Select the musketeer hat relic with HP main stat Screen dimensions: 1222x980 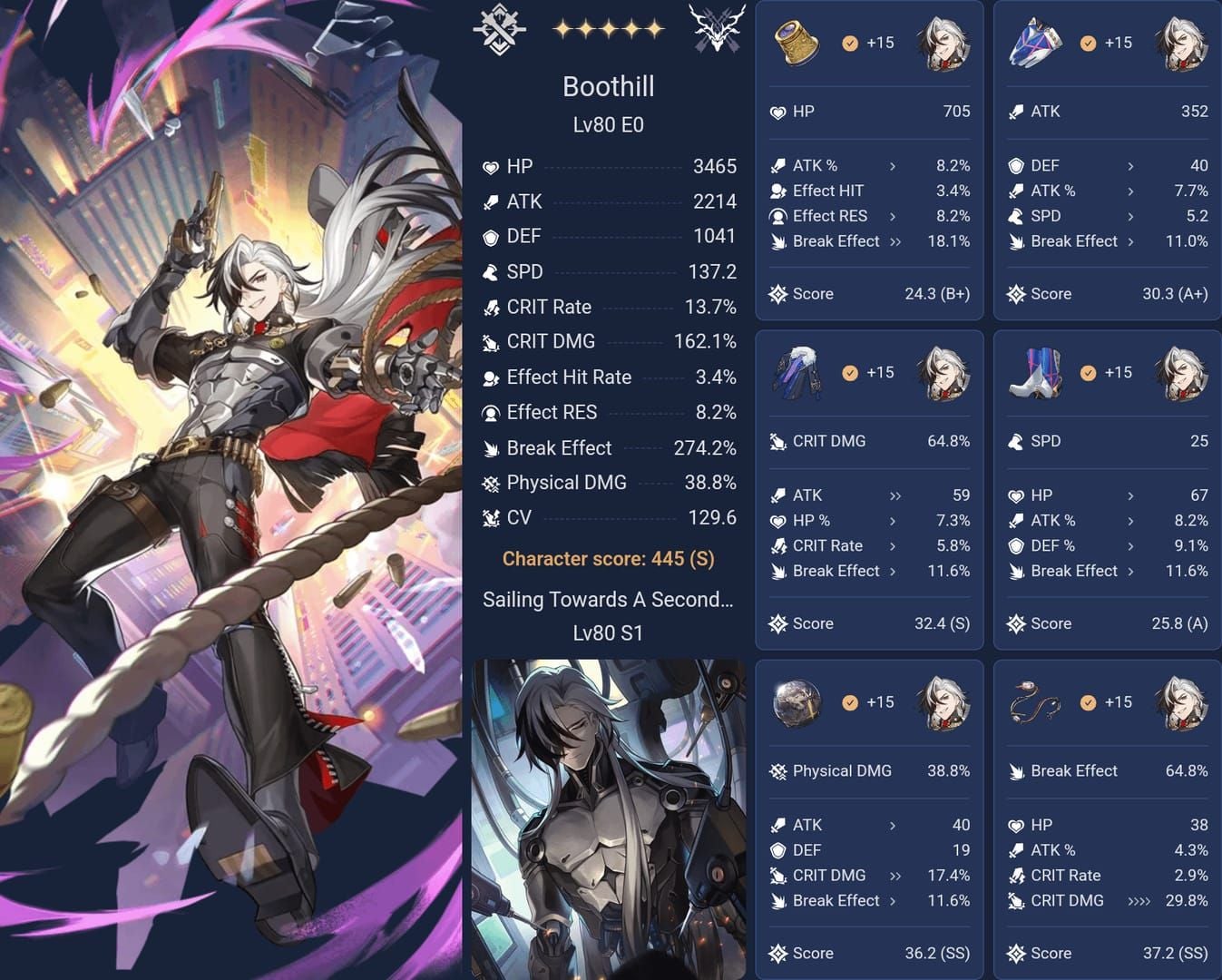(797, 44)
